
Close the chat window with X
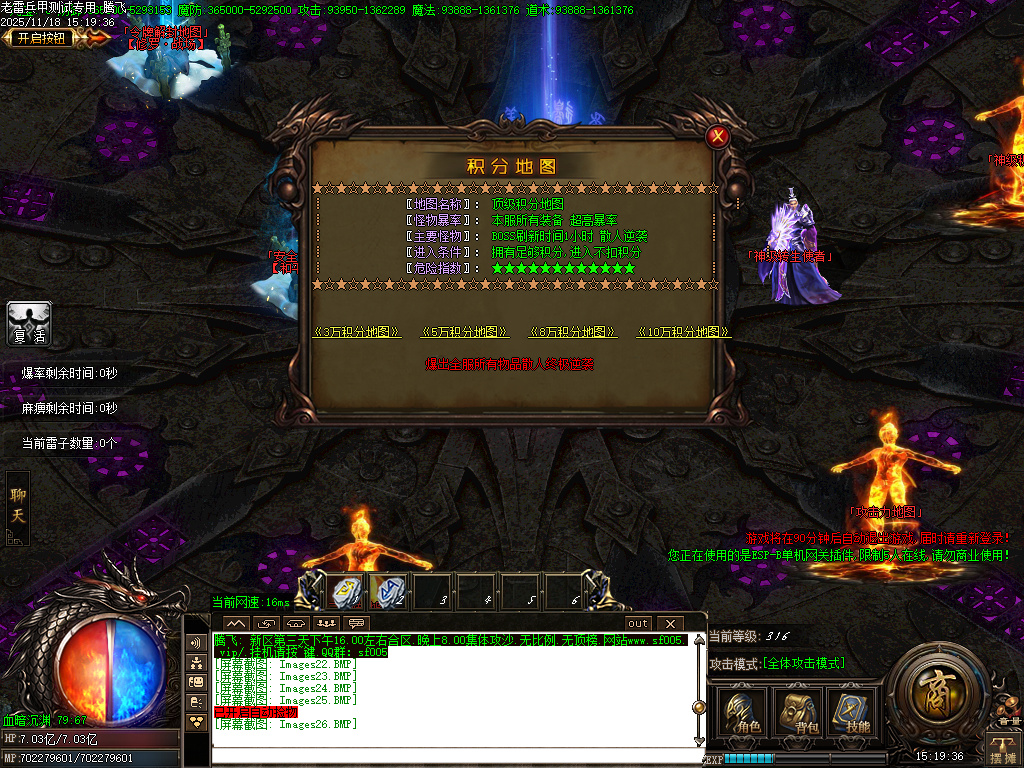pyautogui.click(x=669, y=624)
